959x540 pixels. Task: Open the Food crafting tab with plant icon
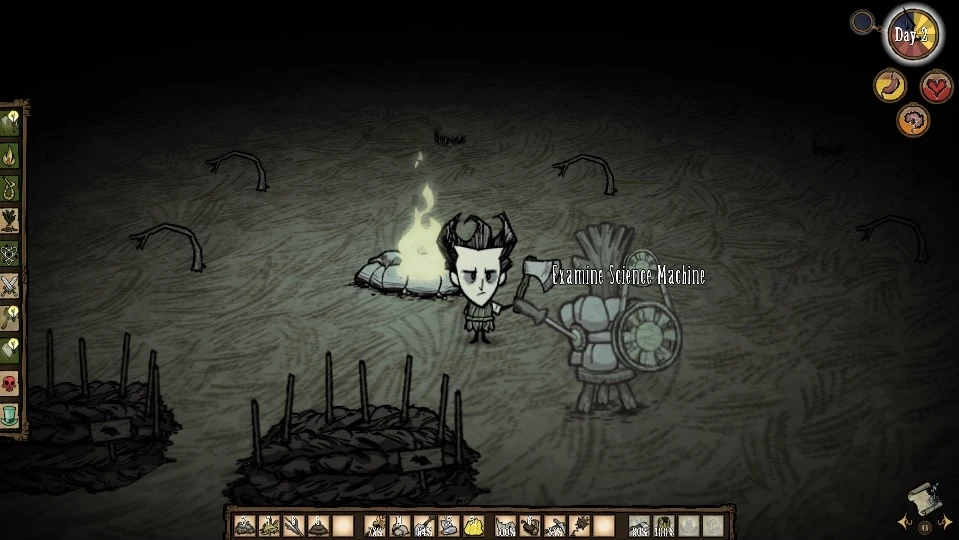[10, 220]
